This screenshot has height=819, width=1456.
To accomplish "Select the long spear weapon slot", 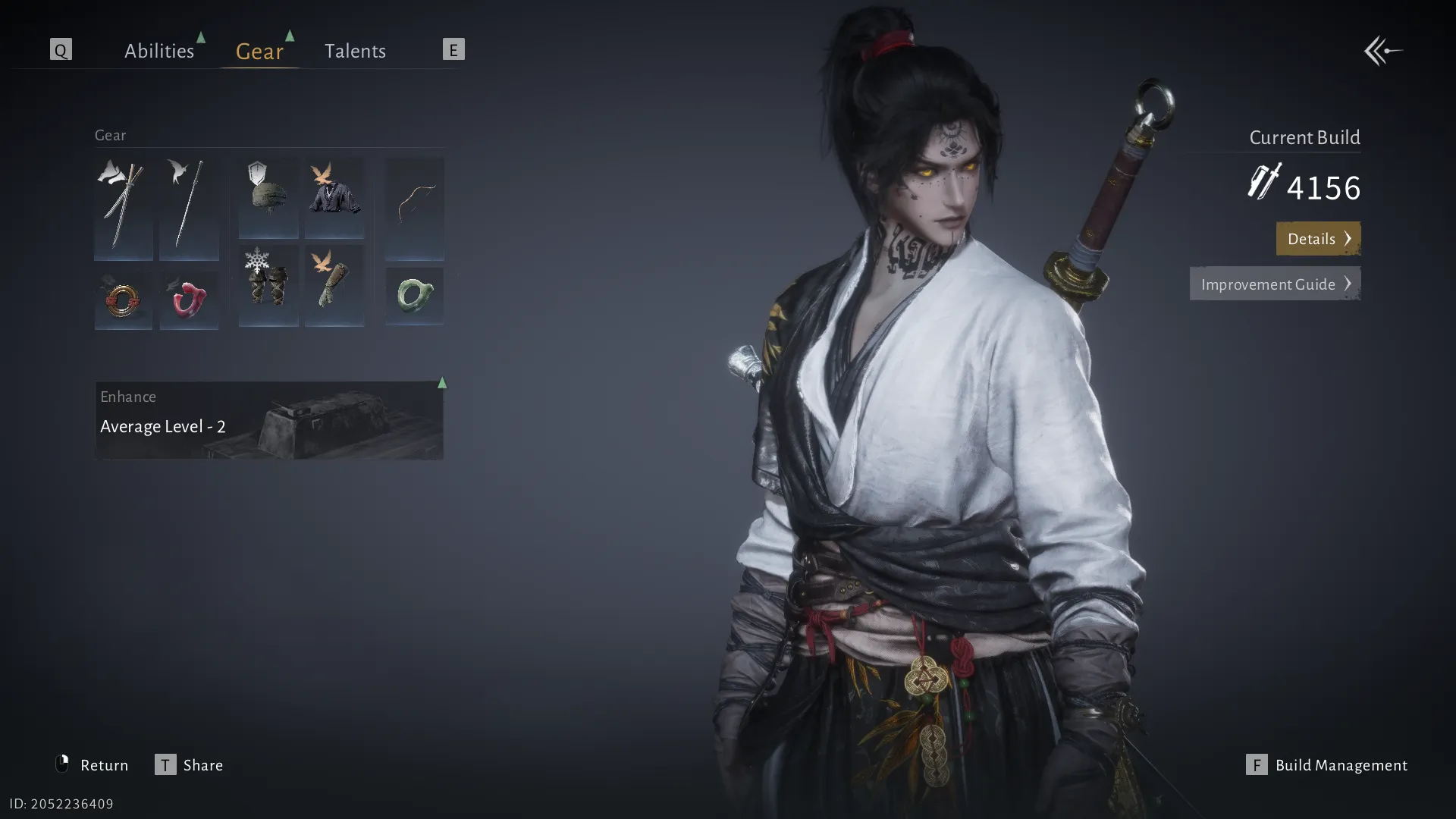I will [x=189, y=208].
